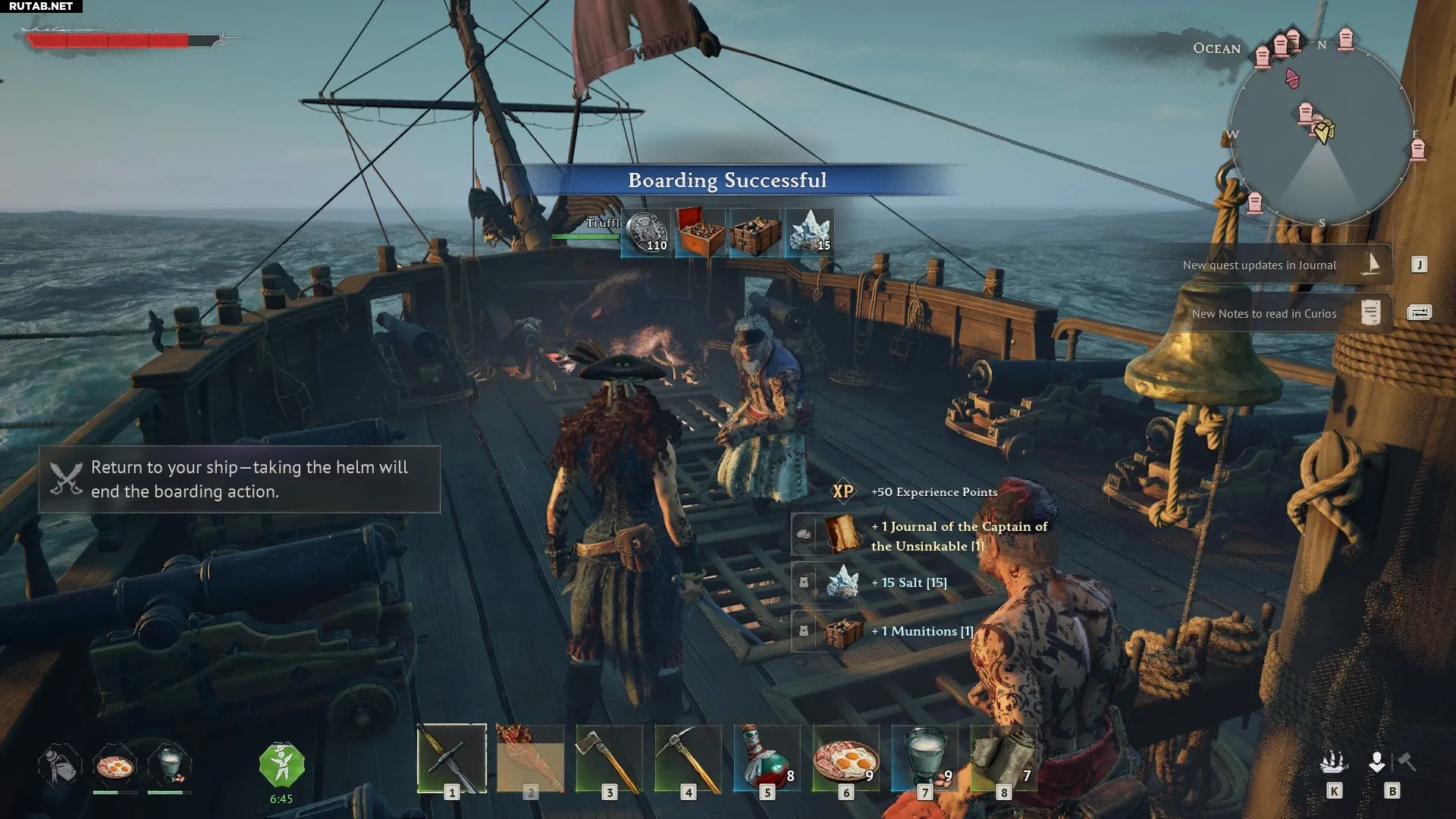
Task: Select the sword in hotbar slot 1
Action: [452, 758]
